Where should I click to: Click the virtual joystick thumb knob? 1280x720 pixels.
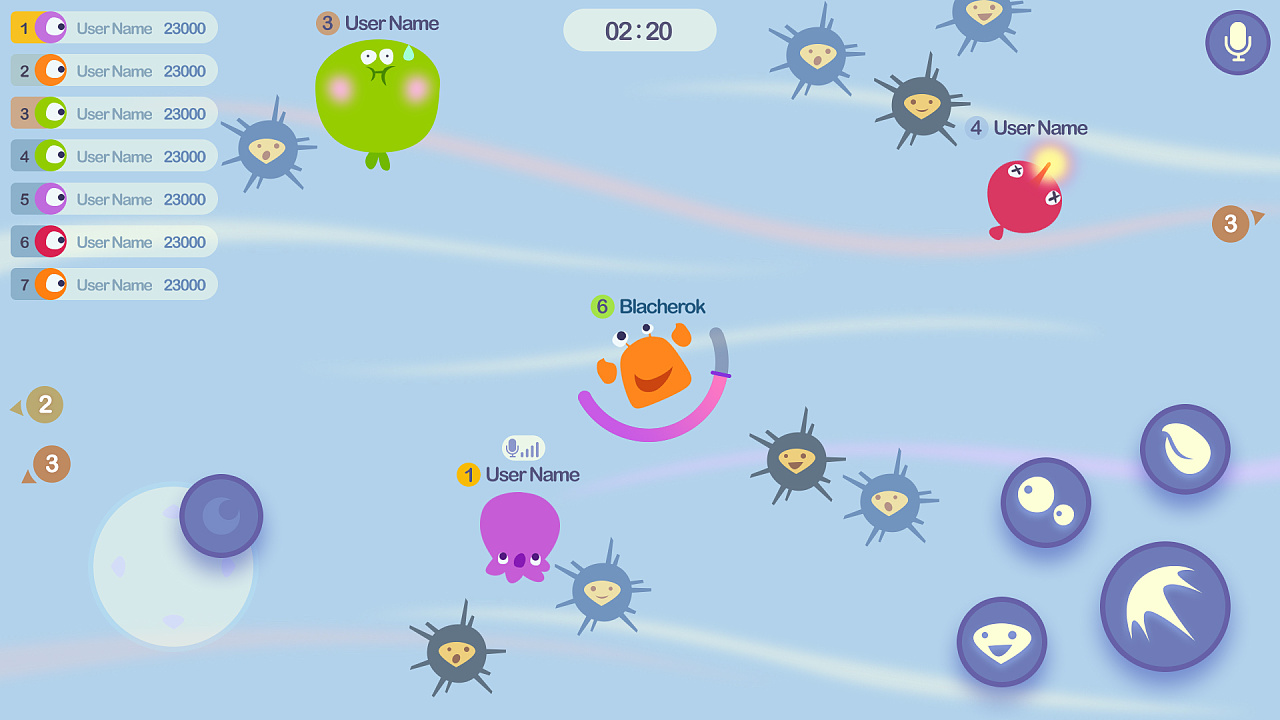click(x=221, y=516)
